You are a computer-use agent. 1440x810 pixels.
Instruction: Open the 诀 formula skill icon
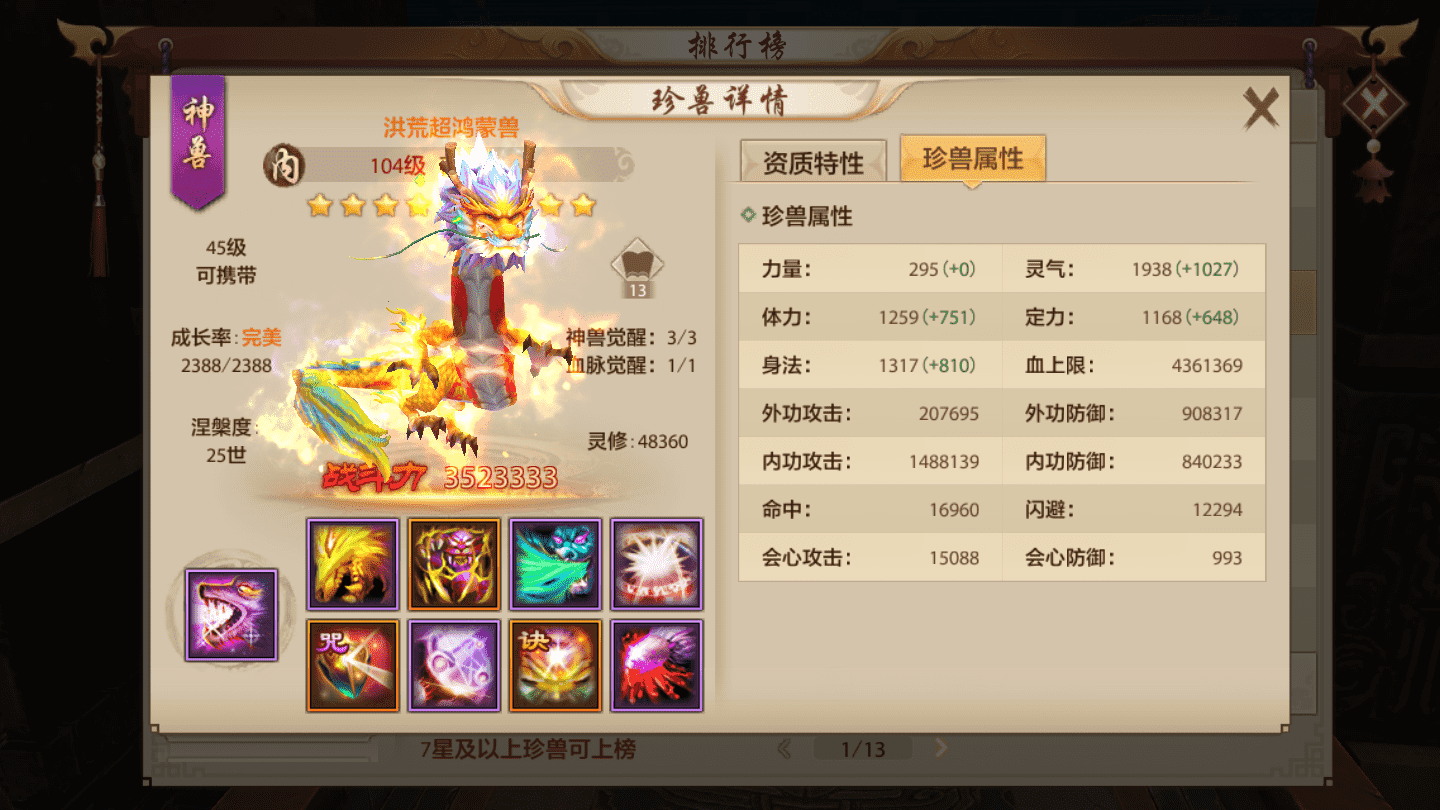pyautogui.click(x=554, y=664)
